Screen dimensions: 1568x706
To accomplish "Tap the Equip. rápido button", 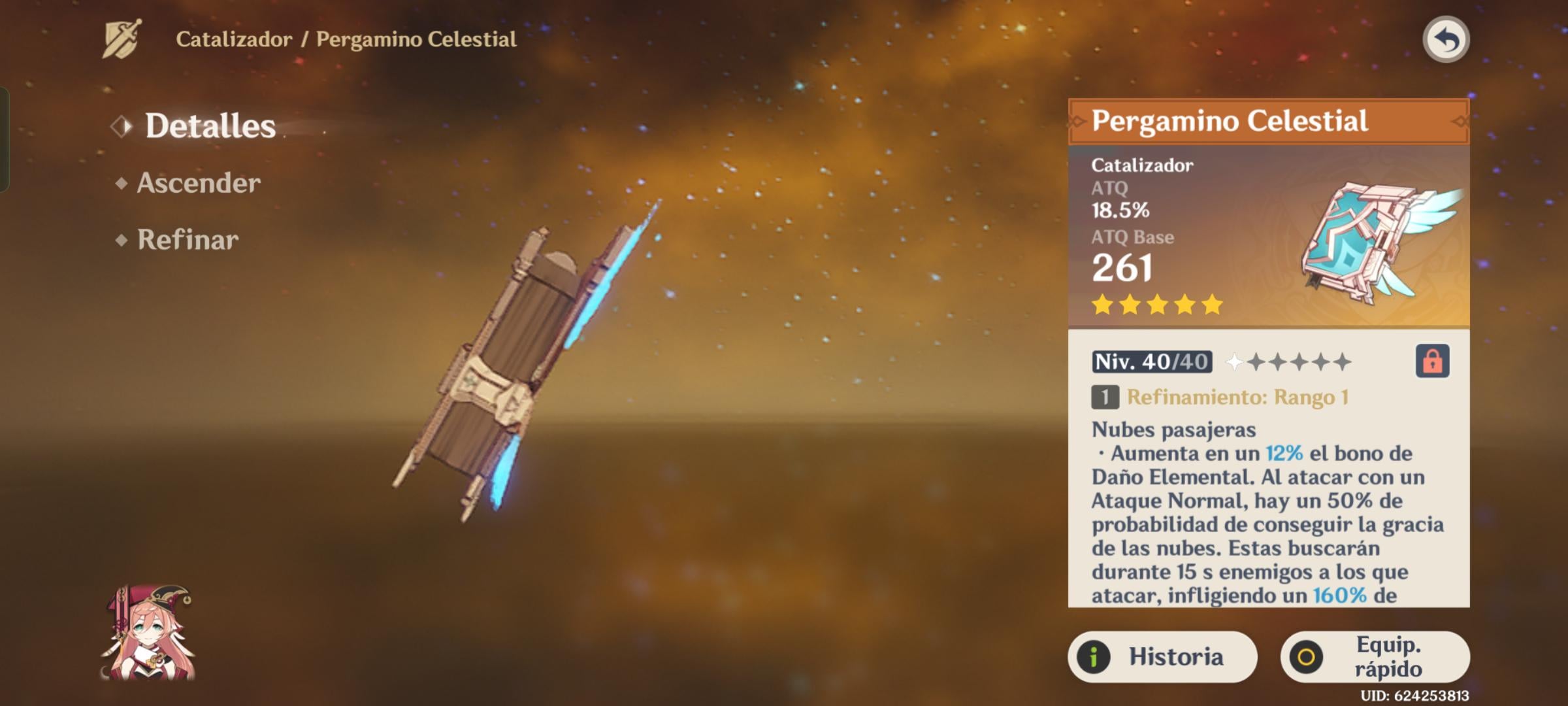I will click(1375, 656).
